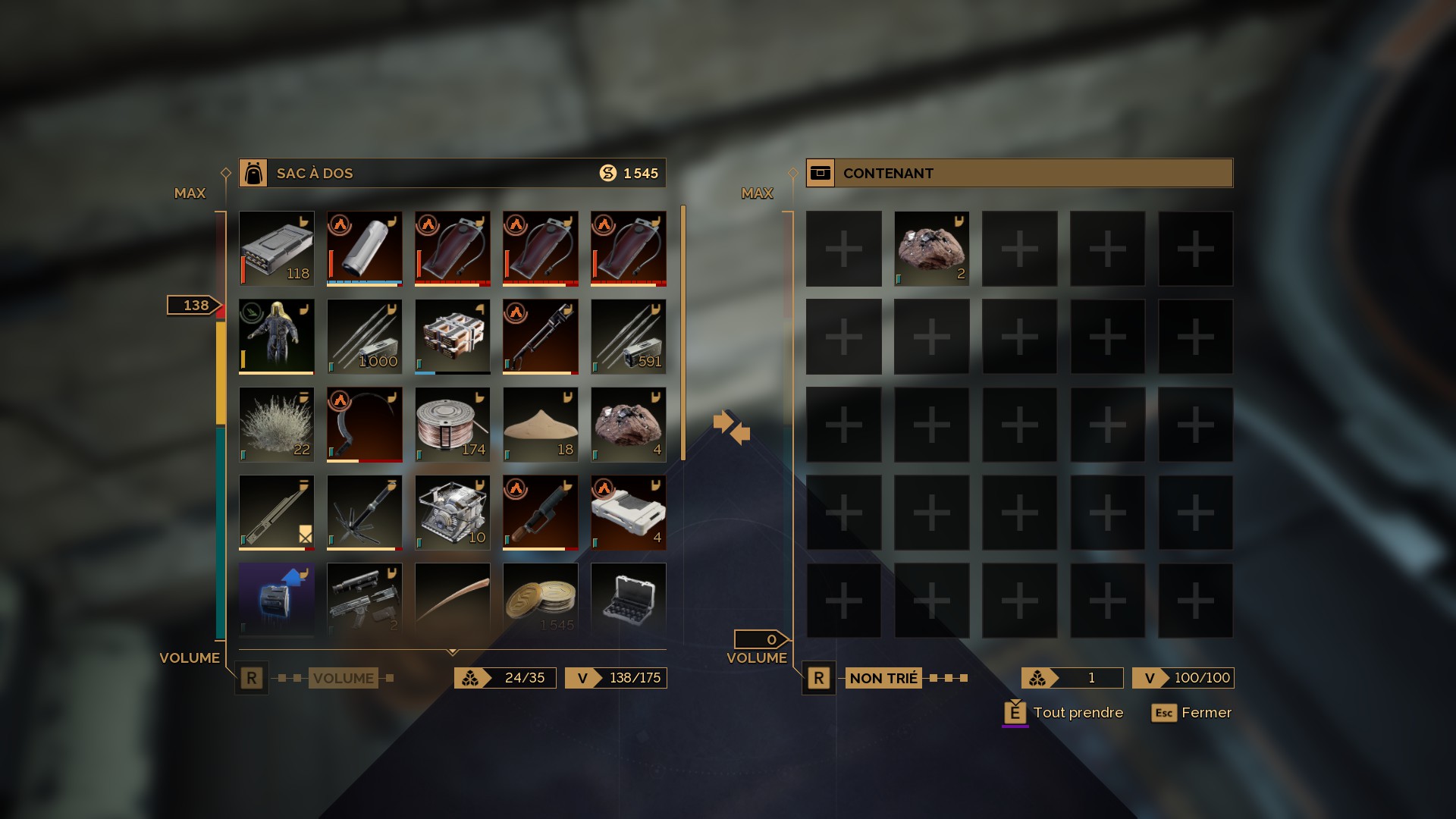This screenshot has width=1456, height=819.
Task: Select the ore chunk in the container
Action: (931, 249)
